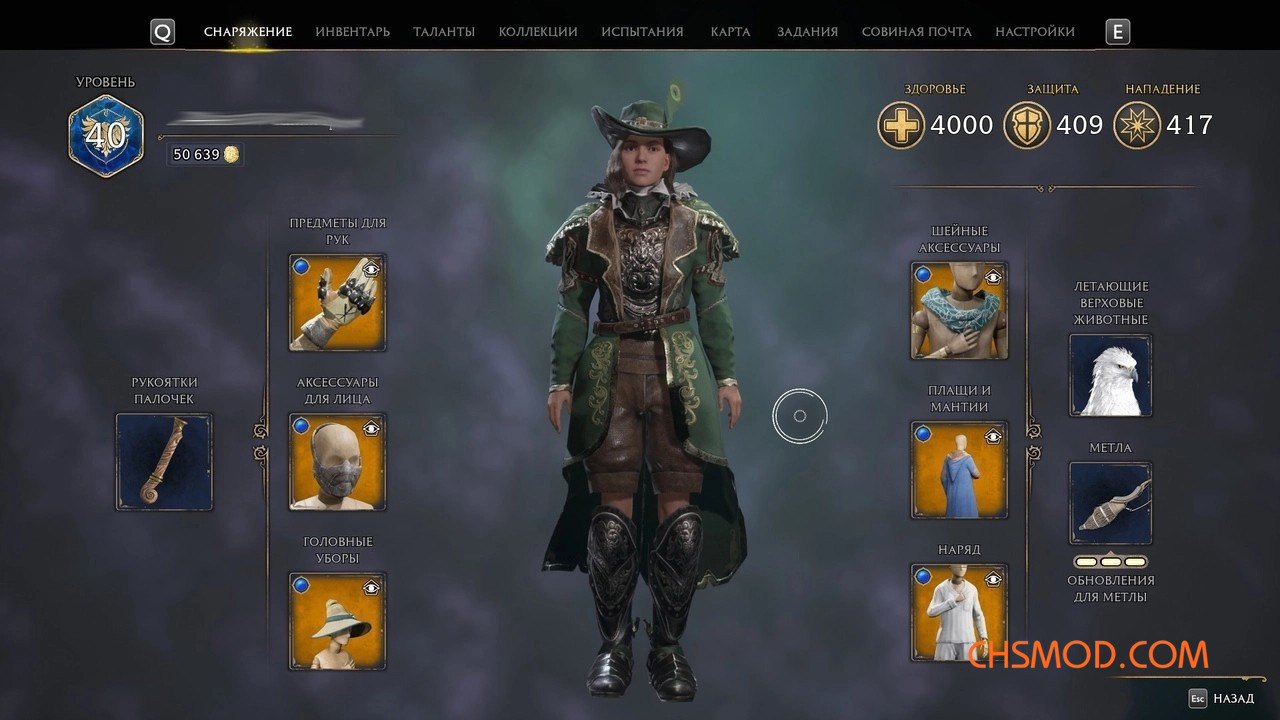Screen dimensions: 1280x720
Task: Open the Карта tab
Action: tap(730, 32)
